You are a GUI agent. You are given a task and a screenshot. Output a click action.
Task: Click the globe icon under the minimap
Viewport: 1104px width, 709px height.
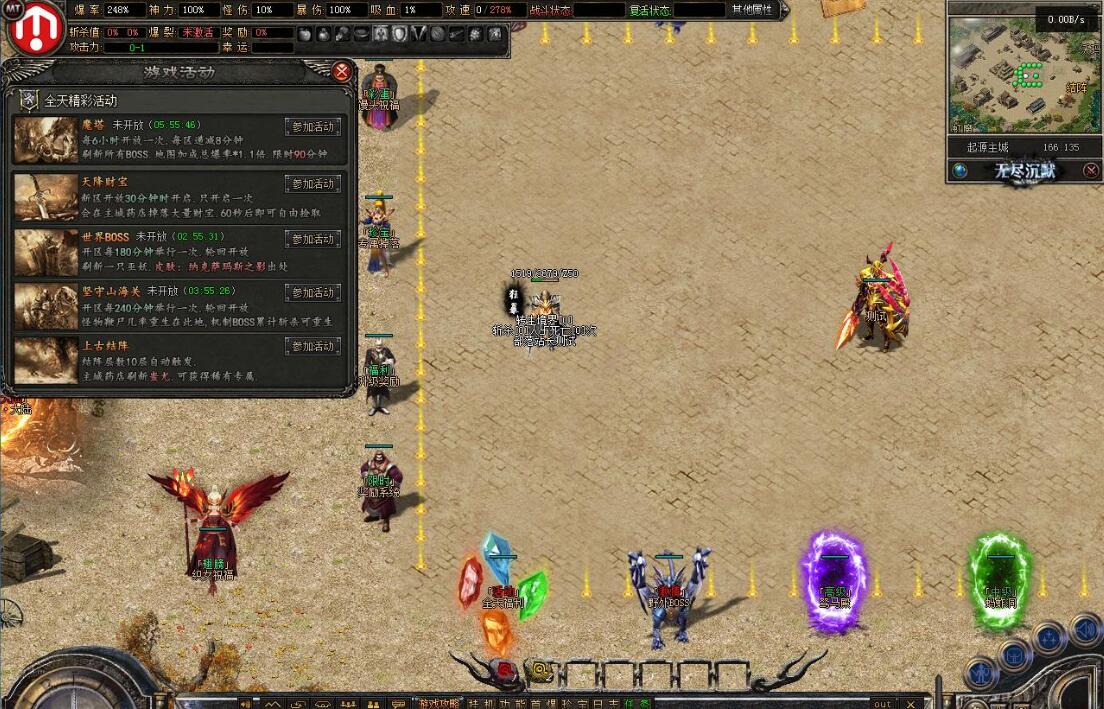(960, 171)
